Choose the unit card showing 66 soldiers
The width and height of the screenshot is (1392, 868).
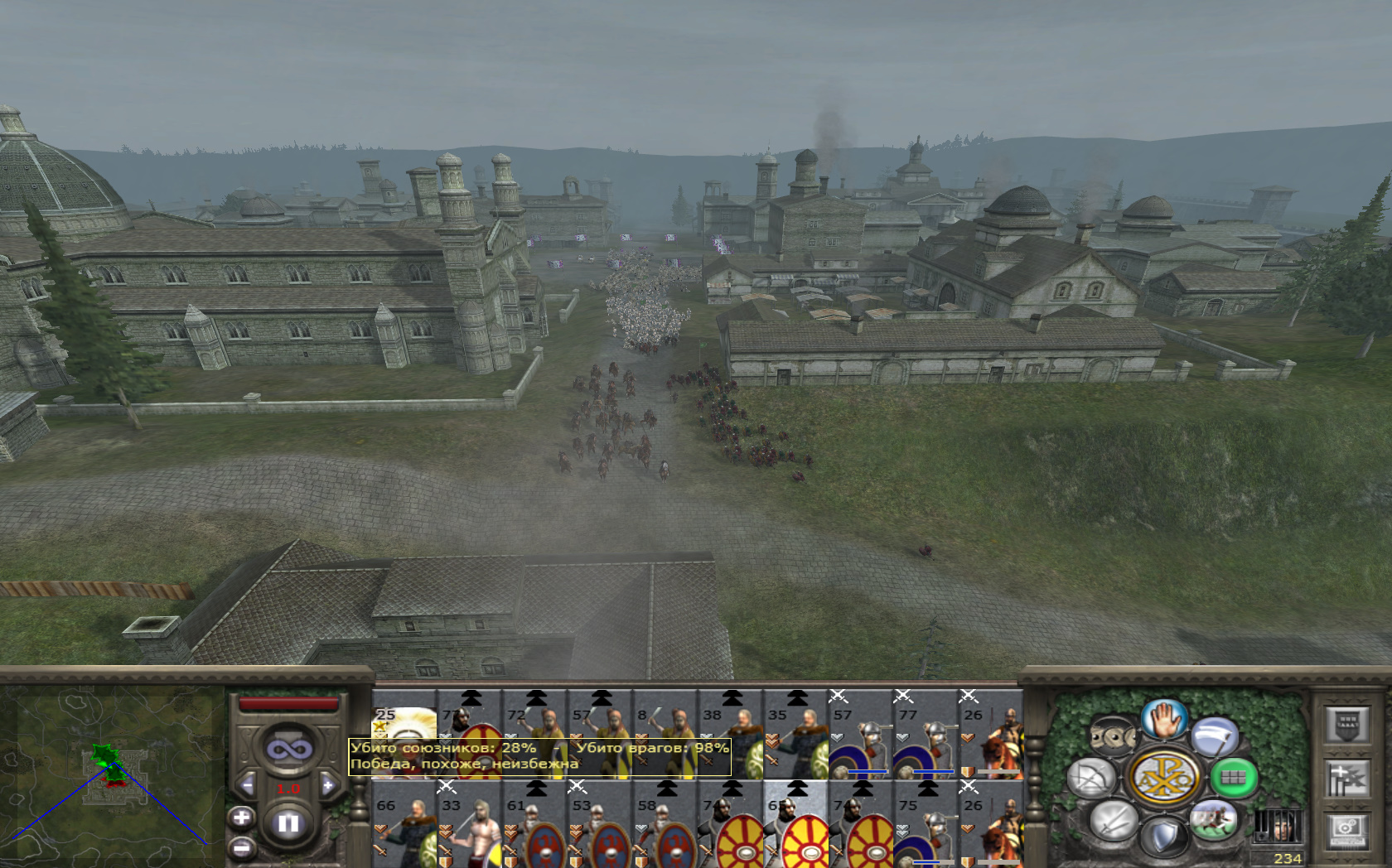pyautogui.click(x=404, y=828)
